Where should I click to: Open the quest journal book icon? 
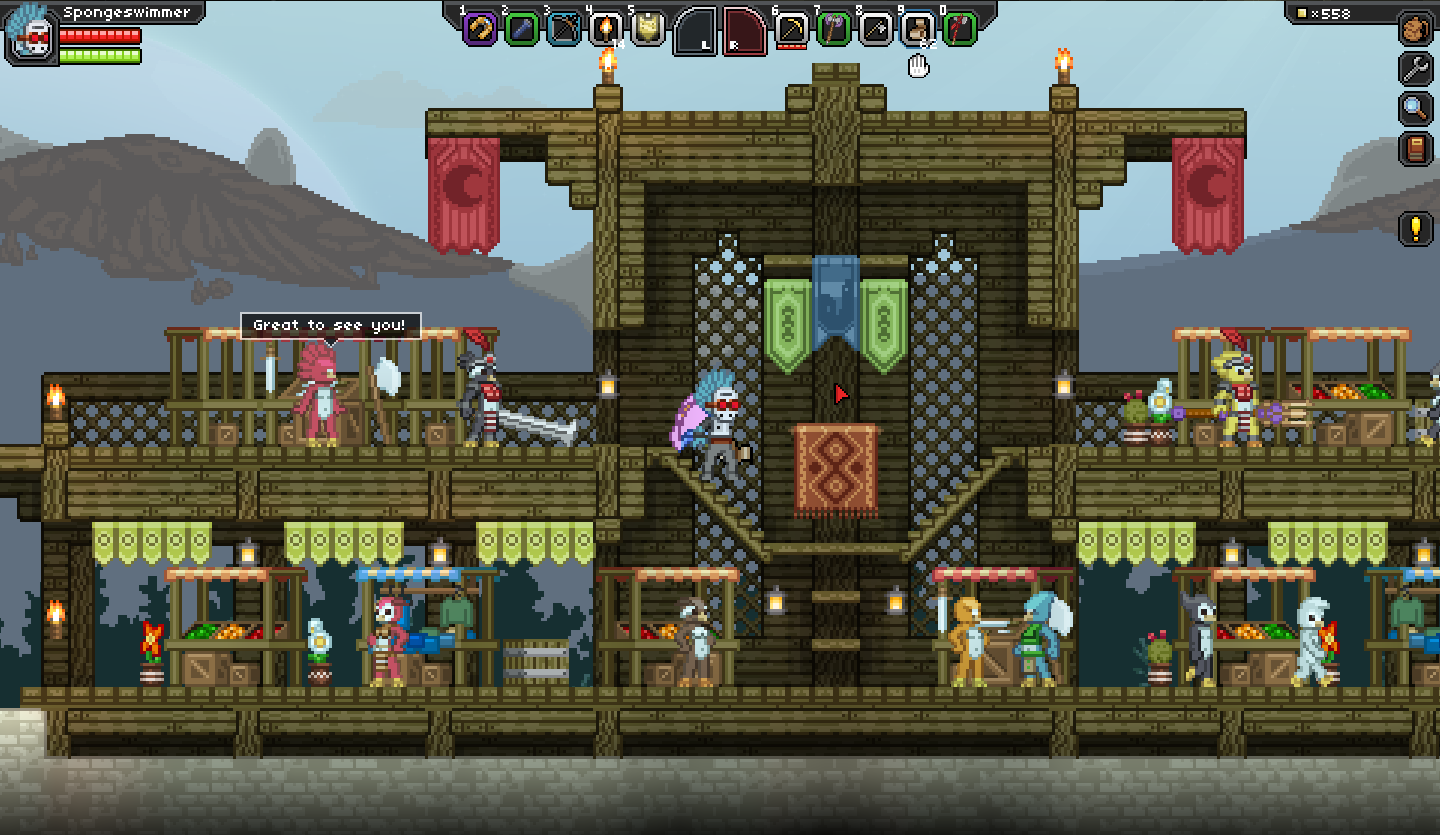coord(1416,146)
